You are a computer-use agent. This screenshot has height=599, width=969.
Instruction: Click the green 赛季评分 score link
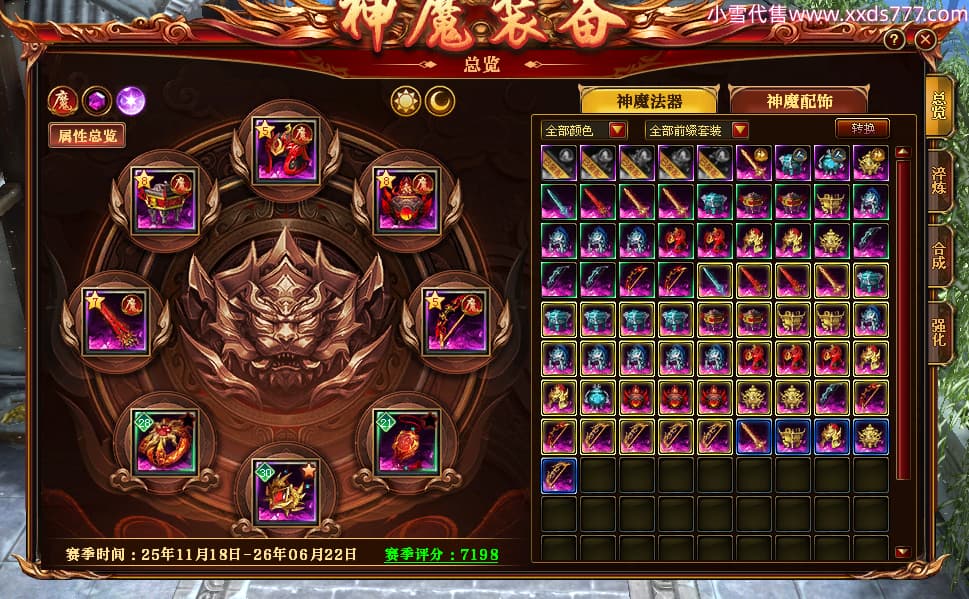coord(441,555)
